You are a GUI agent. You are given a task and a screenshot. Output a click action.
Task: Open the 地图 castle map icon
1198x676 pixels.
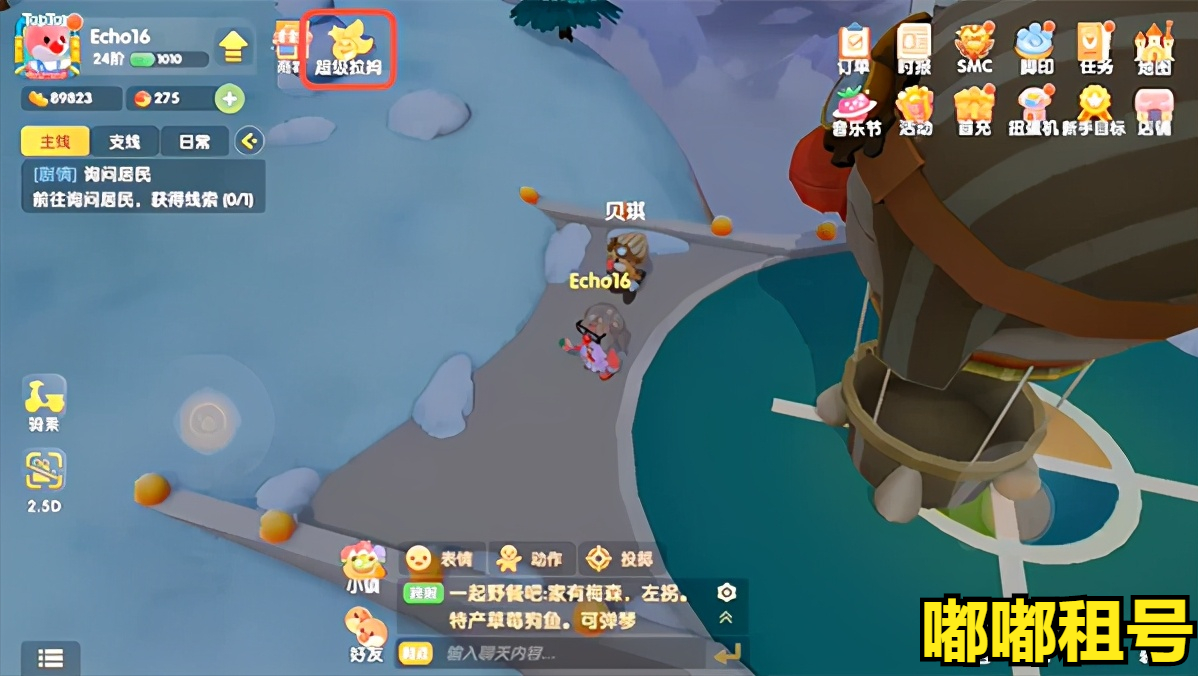point(1154,47)
